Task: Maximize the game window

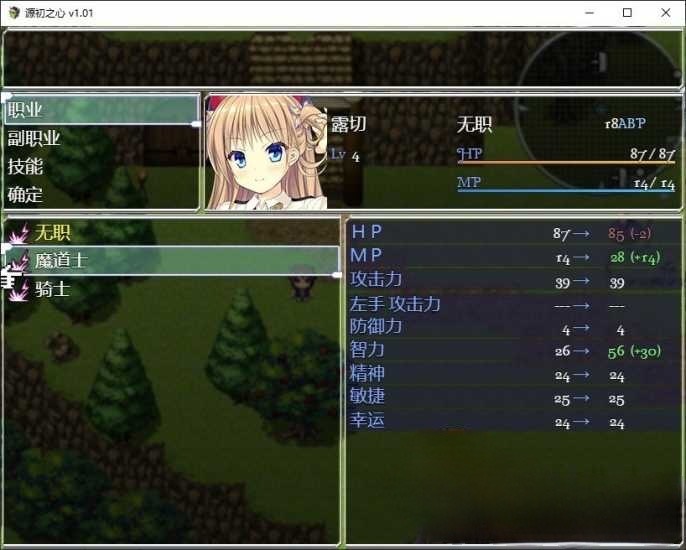Action: pos(627,13)
